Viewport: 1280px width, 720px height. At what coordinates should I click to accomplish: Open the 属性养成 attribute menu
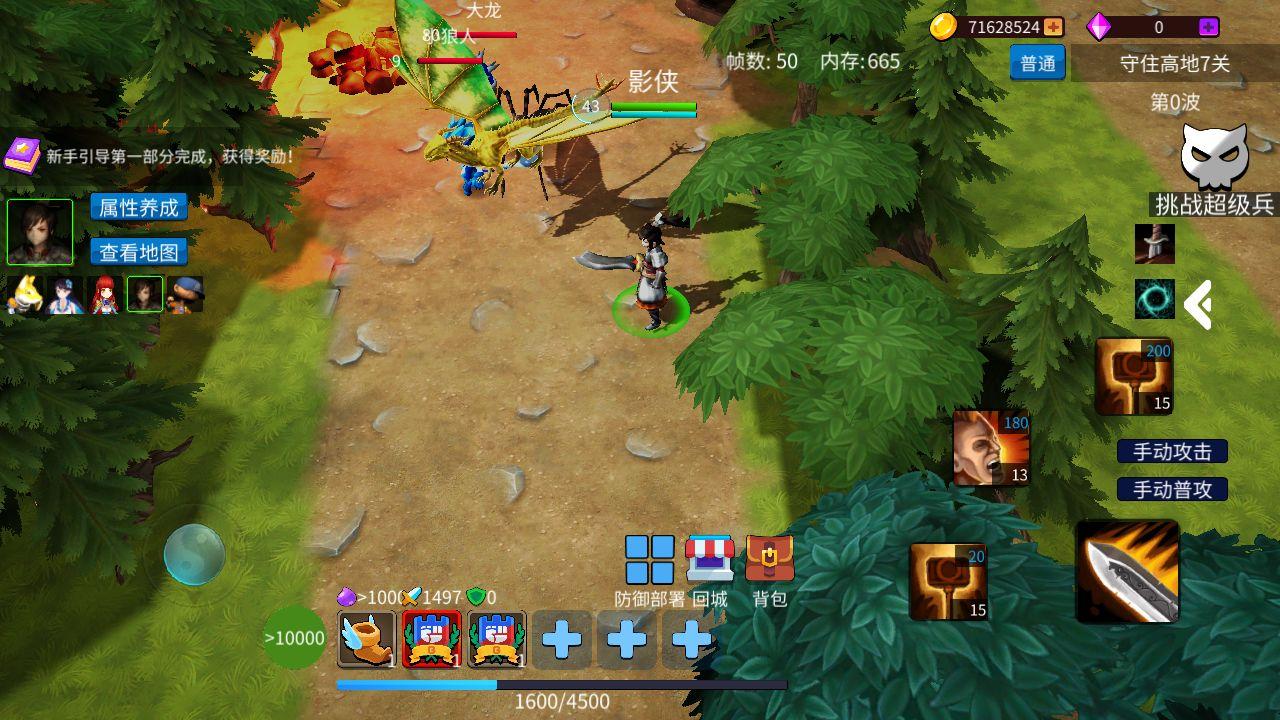click(x=139, y=207)
